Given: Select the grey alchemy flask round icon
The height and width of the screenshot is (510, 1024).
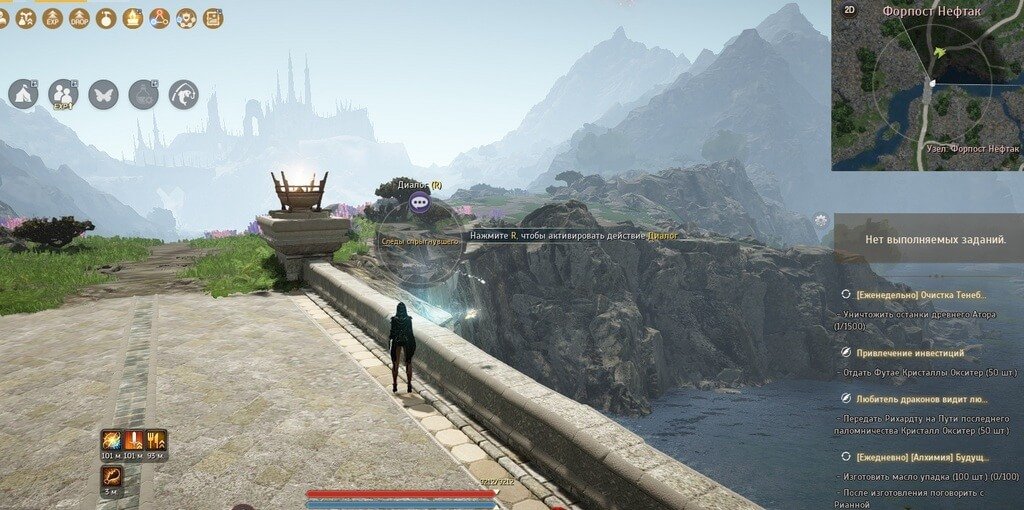Looking at the screenshot, I should pyautogui.click(x=143, y=94).
